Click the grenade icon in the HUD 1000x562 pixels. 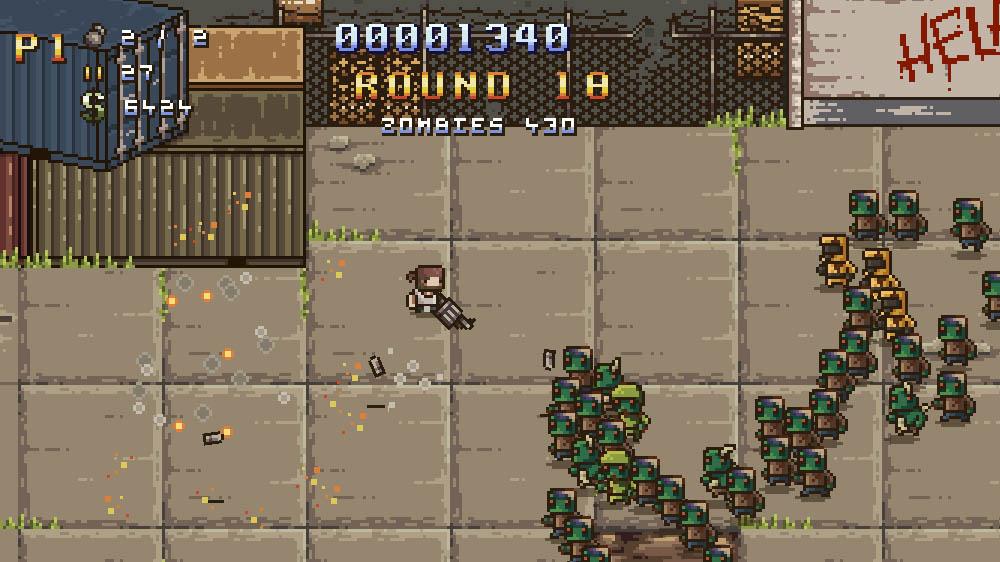pos(94,39)
